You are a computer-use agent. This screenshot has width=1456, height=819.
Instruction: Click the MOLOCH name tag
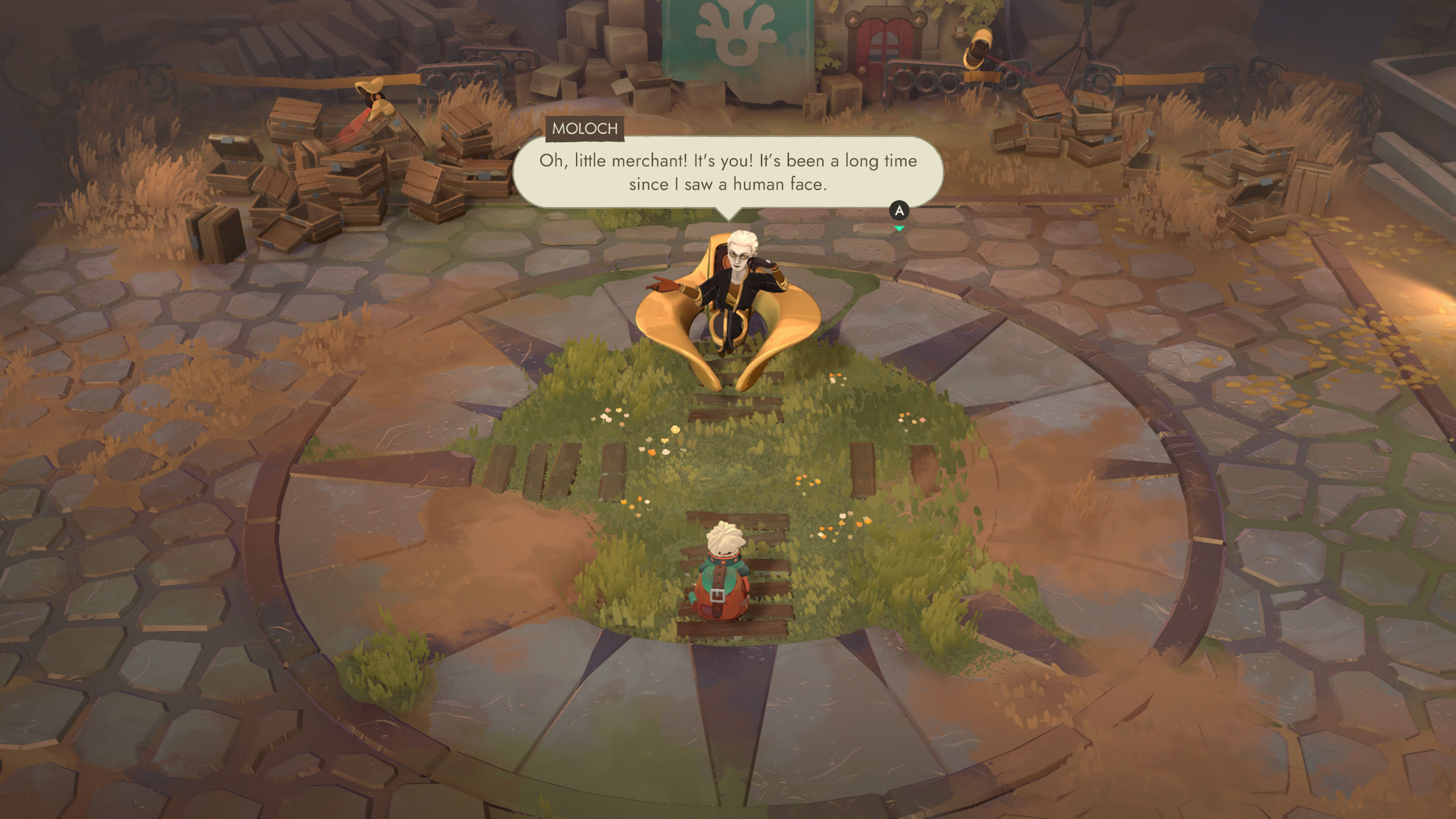(582, 129)
